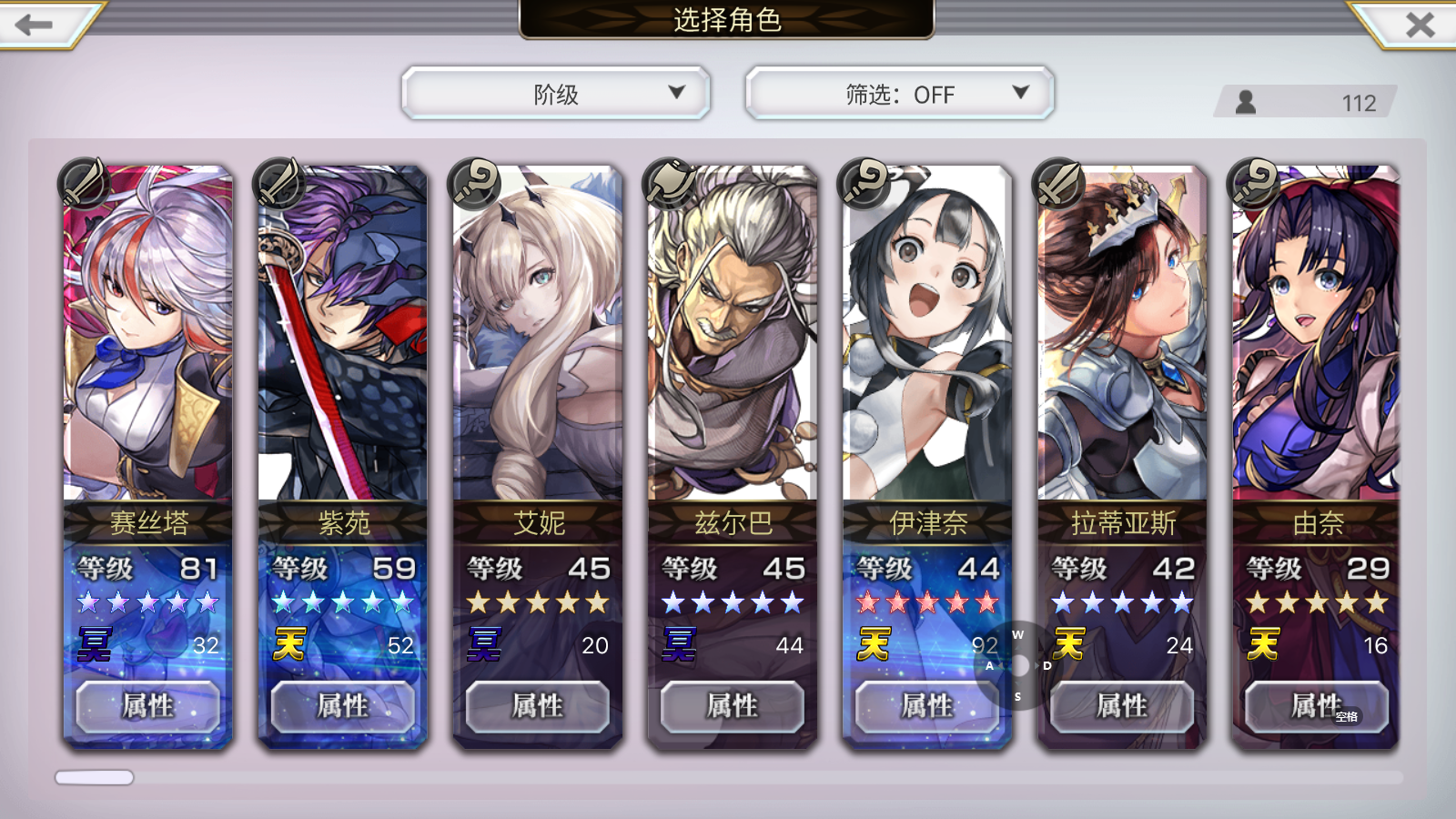
Task: Click the arrow on the 阶级 selector
Action: pyautogui.click(x=677, y=92)
